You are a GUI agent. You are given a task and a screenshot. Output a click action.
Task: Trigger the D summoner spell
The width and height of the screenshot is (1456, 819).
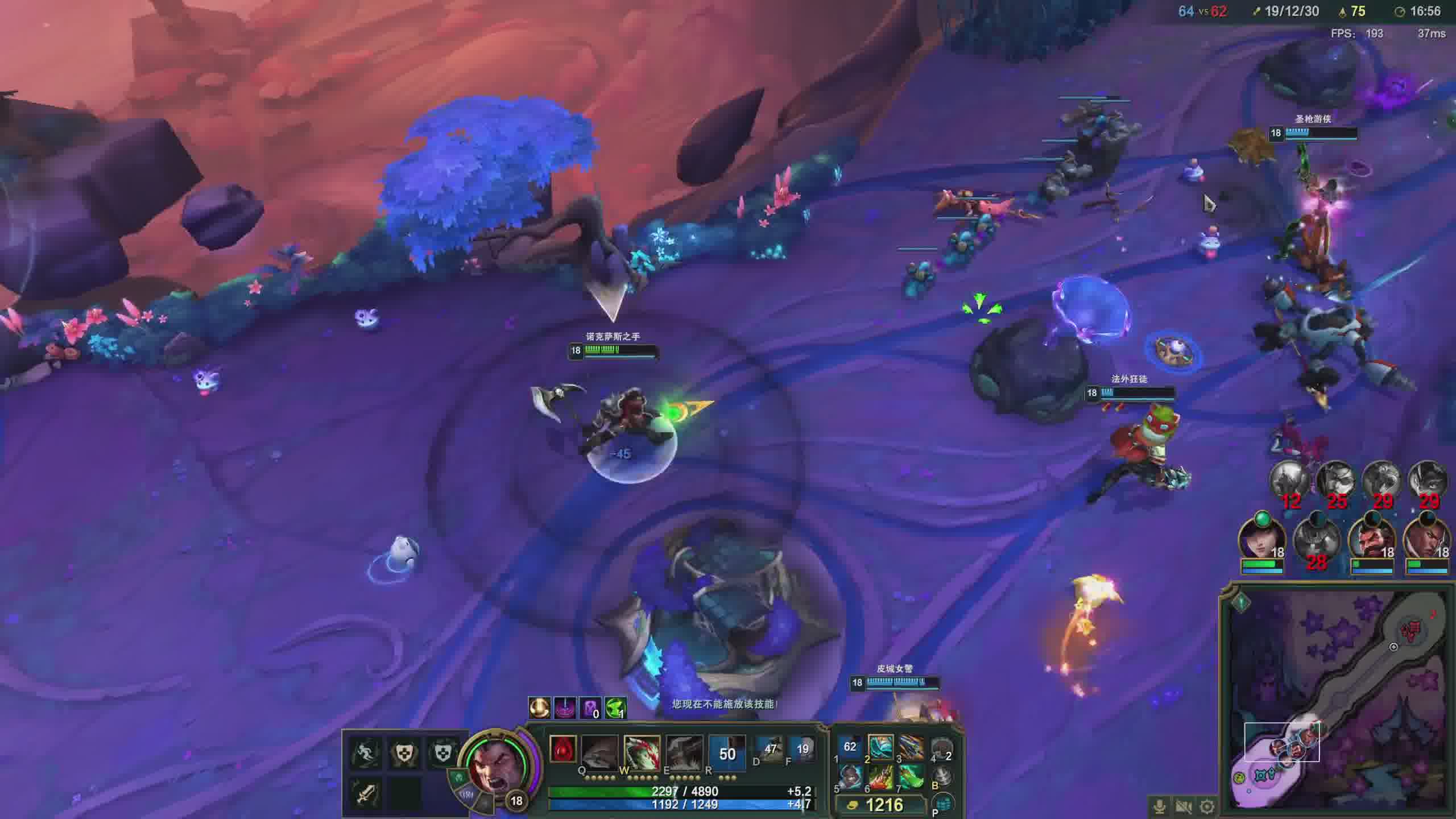coord(770,750)
